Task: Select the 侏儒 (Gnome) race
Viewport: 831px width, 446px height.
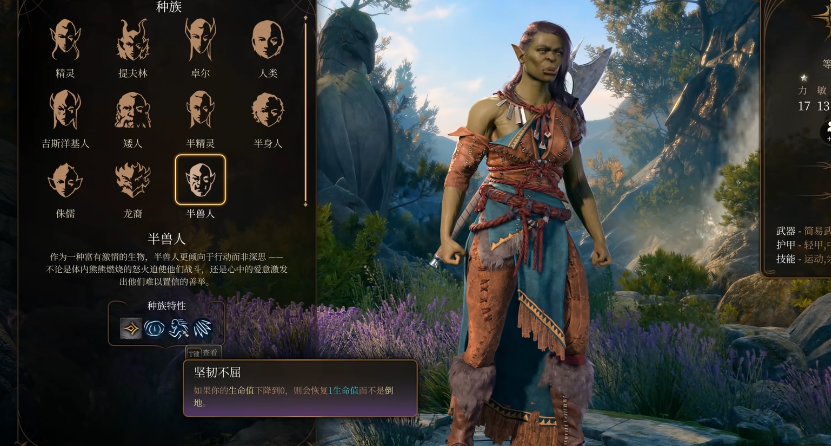Action: click(65, 180)
